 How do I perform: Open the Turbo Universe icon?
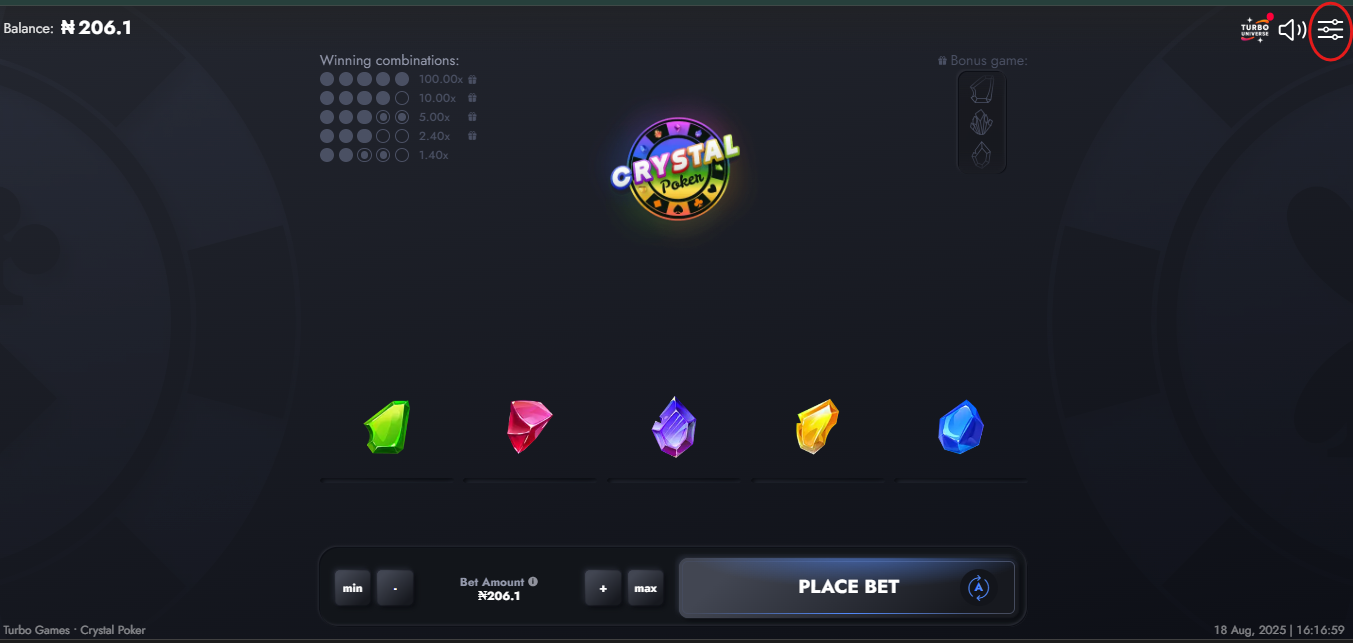1255,30
